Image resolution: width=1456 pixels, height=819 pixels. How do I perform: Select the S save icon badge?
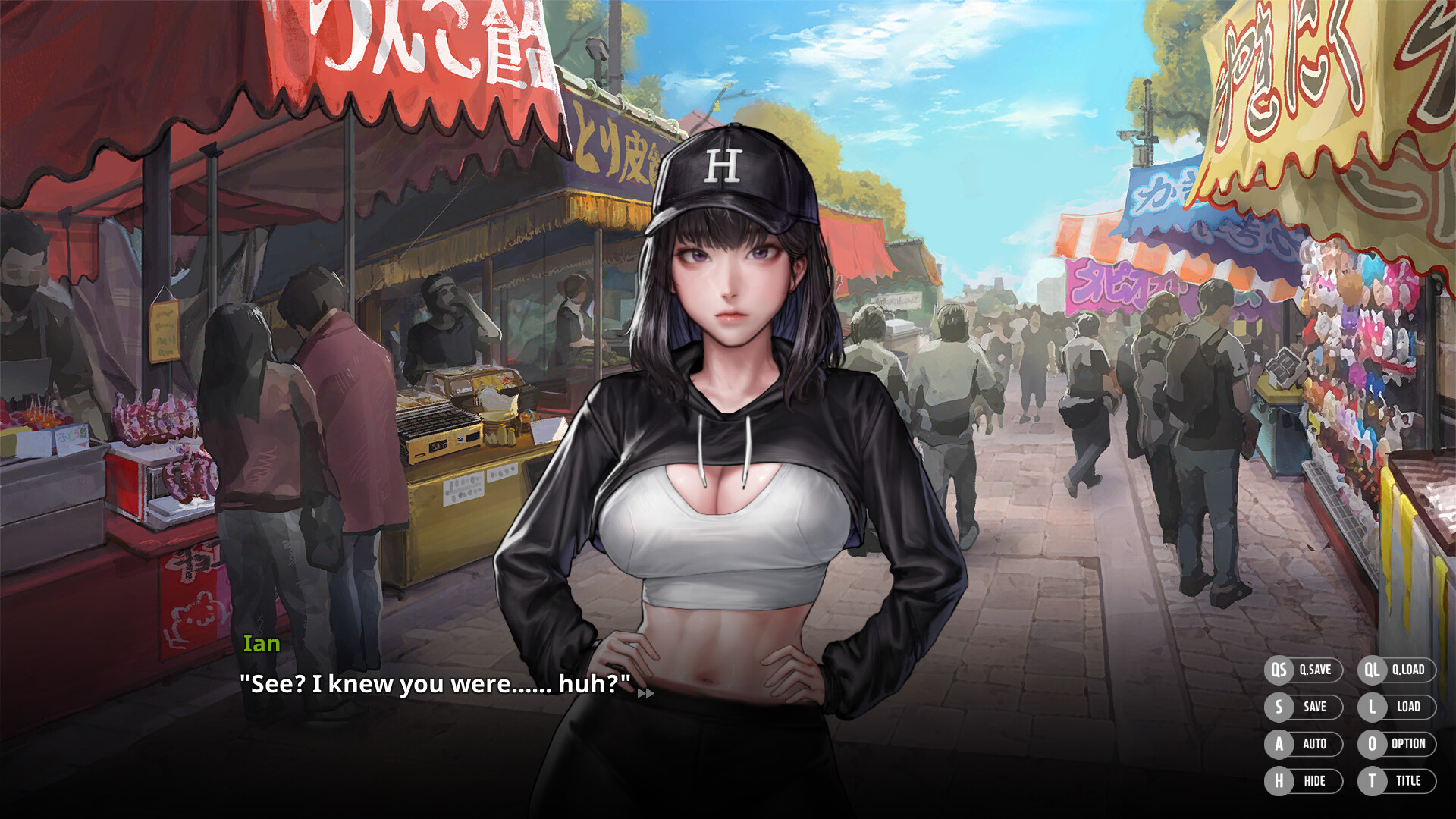point(1280,707)
